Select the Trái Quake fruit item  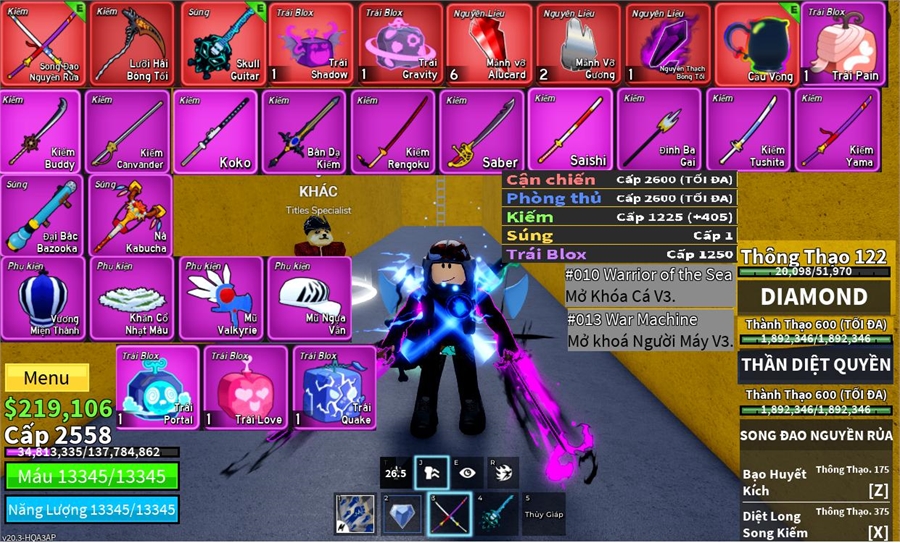pyautogui.click(x=334, y=387)
